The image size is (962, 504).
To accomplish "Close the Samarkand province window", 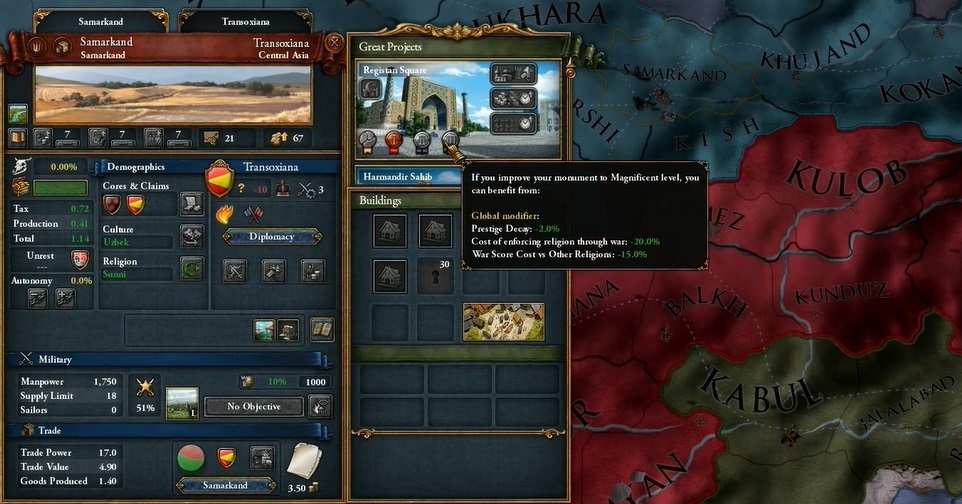I will pyautogui.click(x=334, y=44).
